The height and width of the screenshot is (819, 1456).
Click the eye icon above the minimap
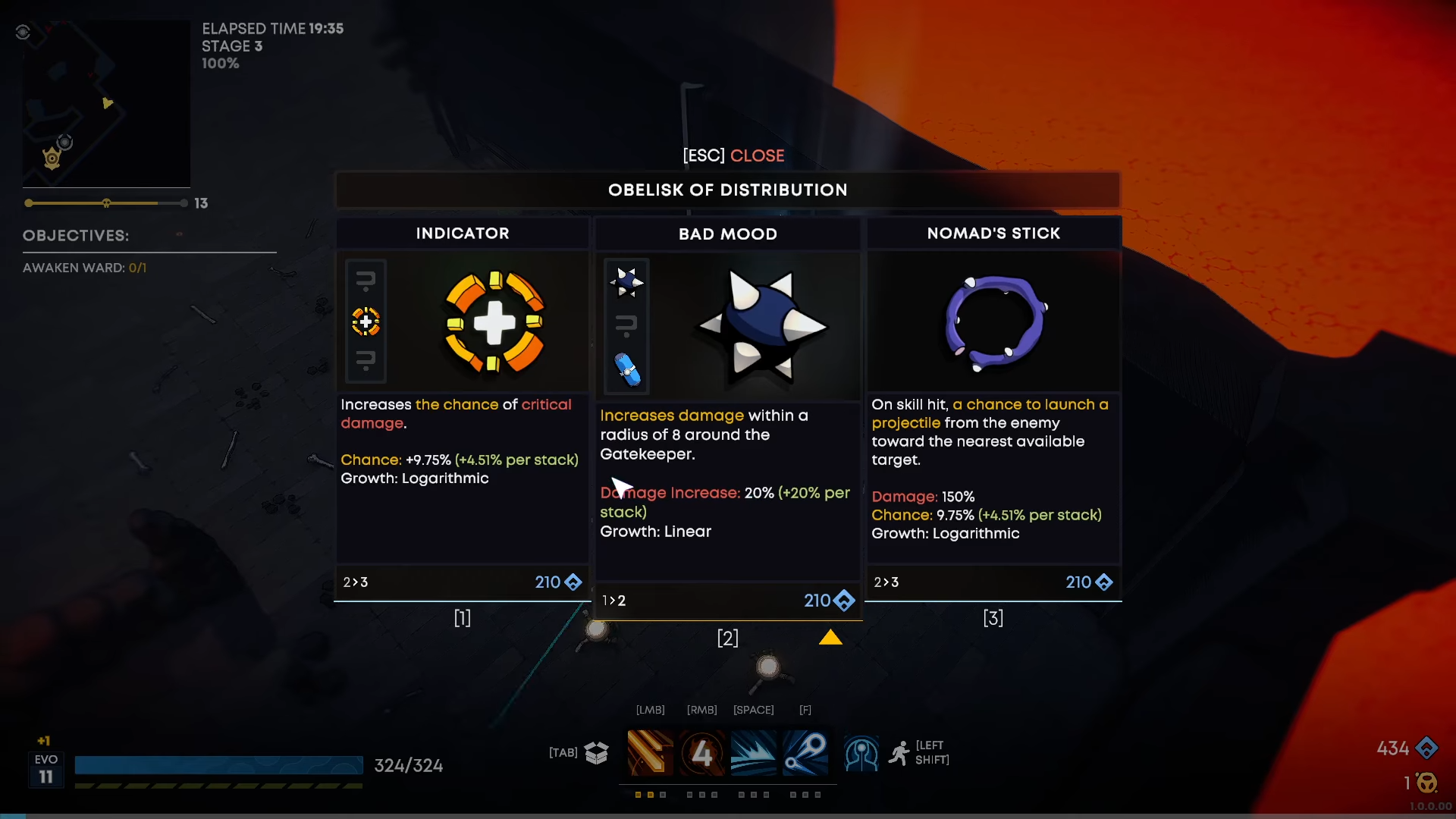(23, 32)
